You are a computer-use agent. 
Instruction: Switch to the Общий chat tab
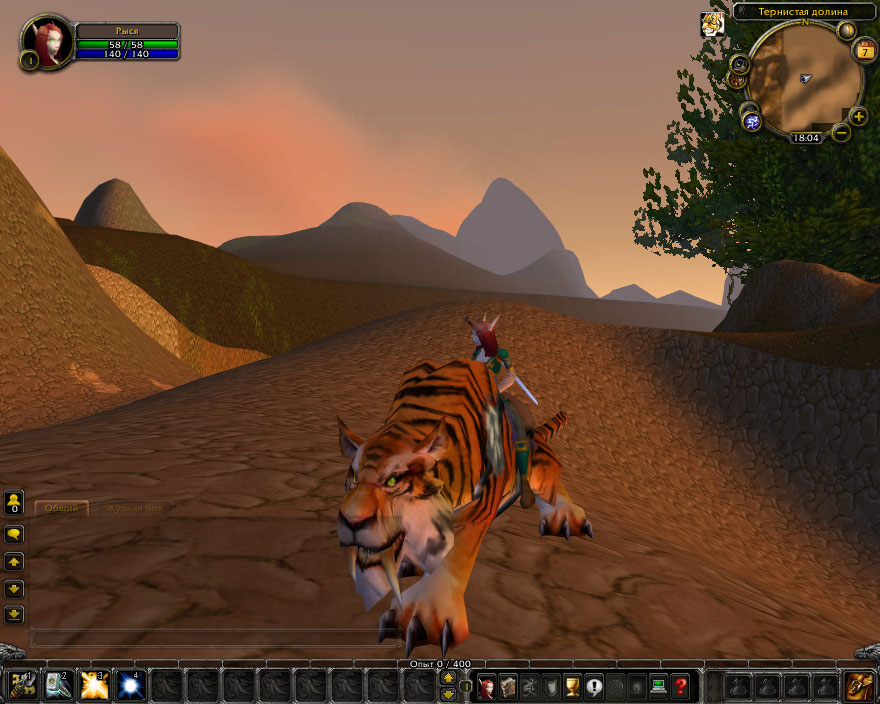(61, 508)
